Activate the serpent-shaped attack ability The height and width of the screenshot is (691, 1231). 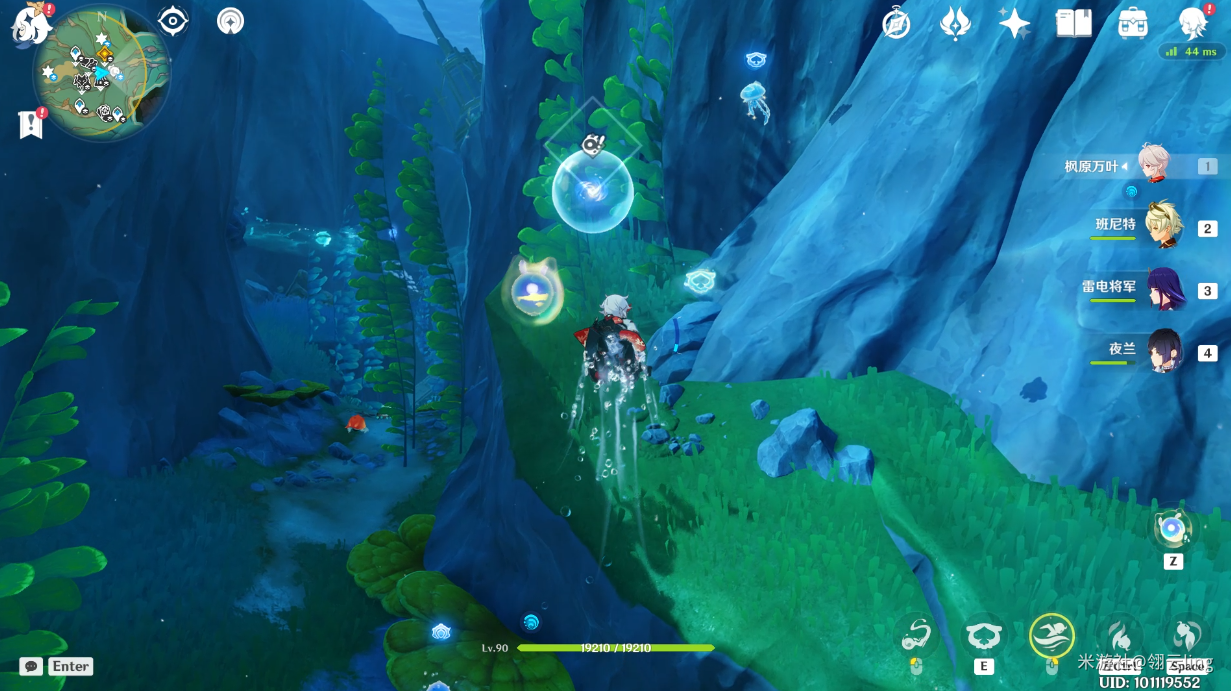pos(916,635)
